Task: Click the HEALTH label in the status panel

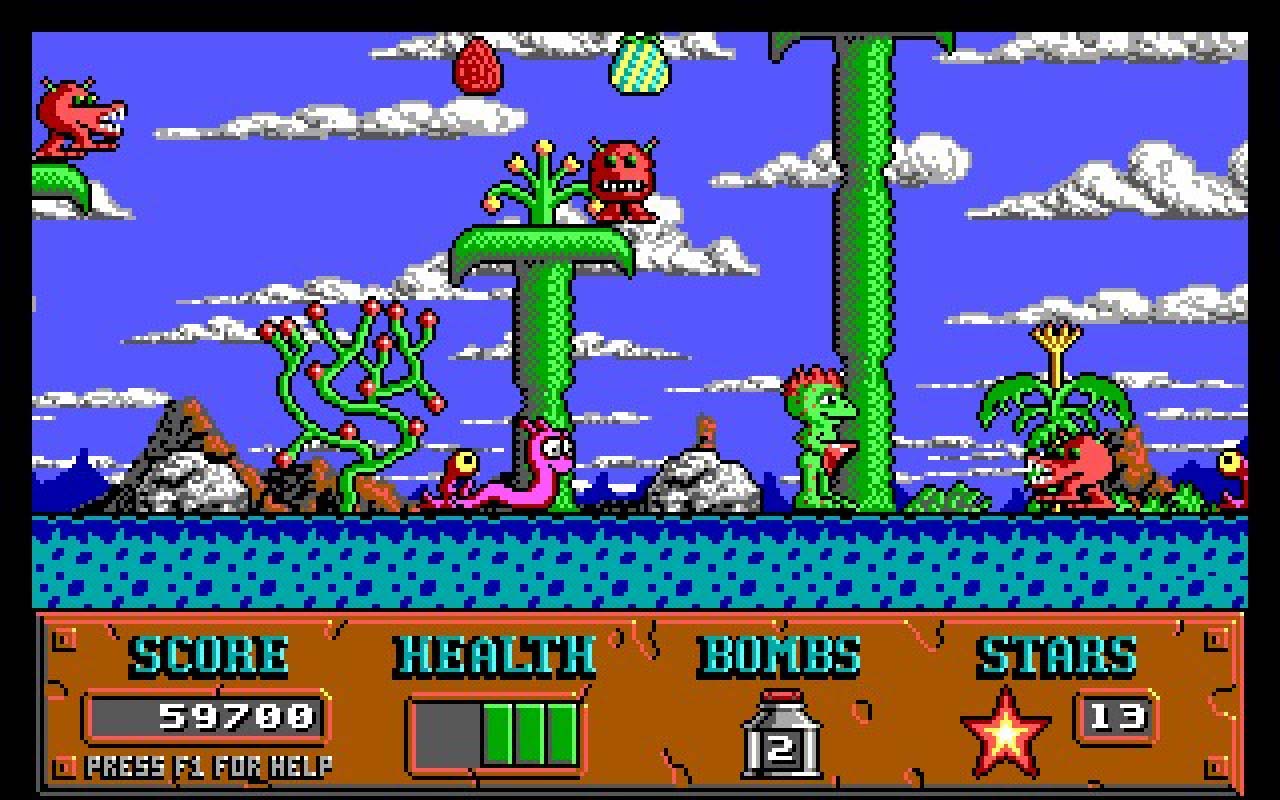Action: point(492,655)
